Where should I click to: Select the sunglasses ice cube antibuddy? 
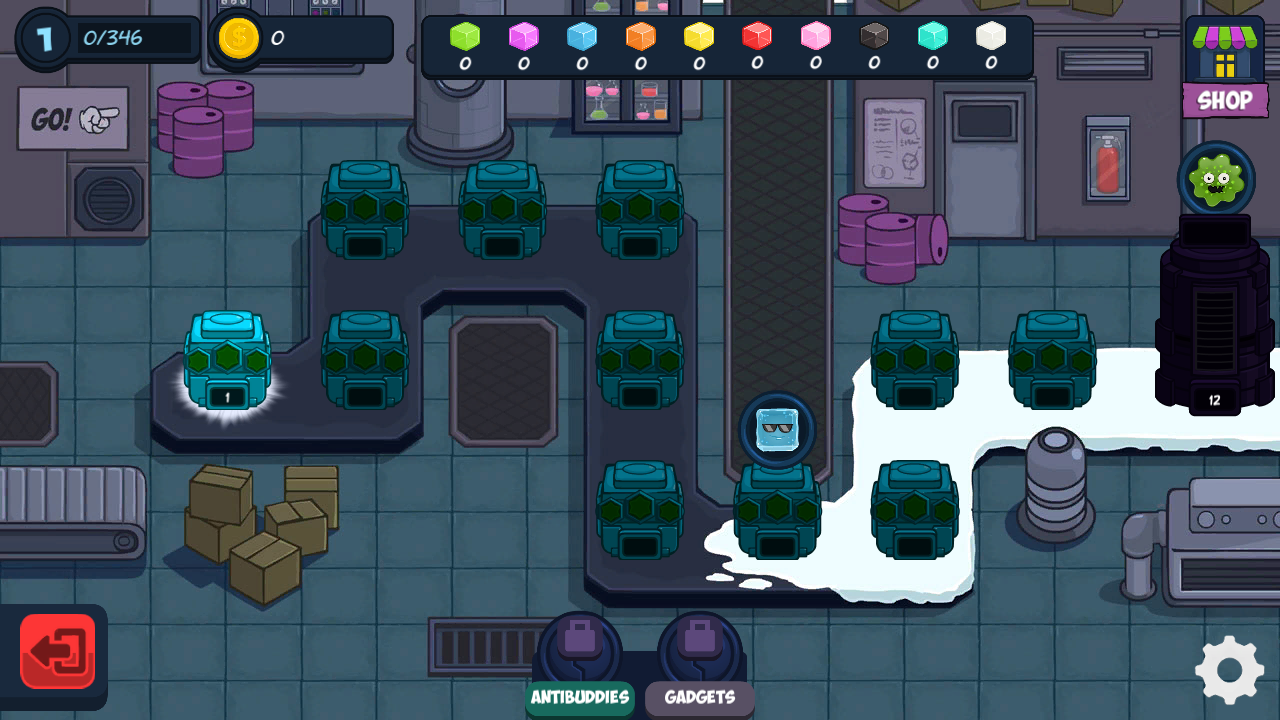tap(777, 430)
